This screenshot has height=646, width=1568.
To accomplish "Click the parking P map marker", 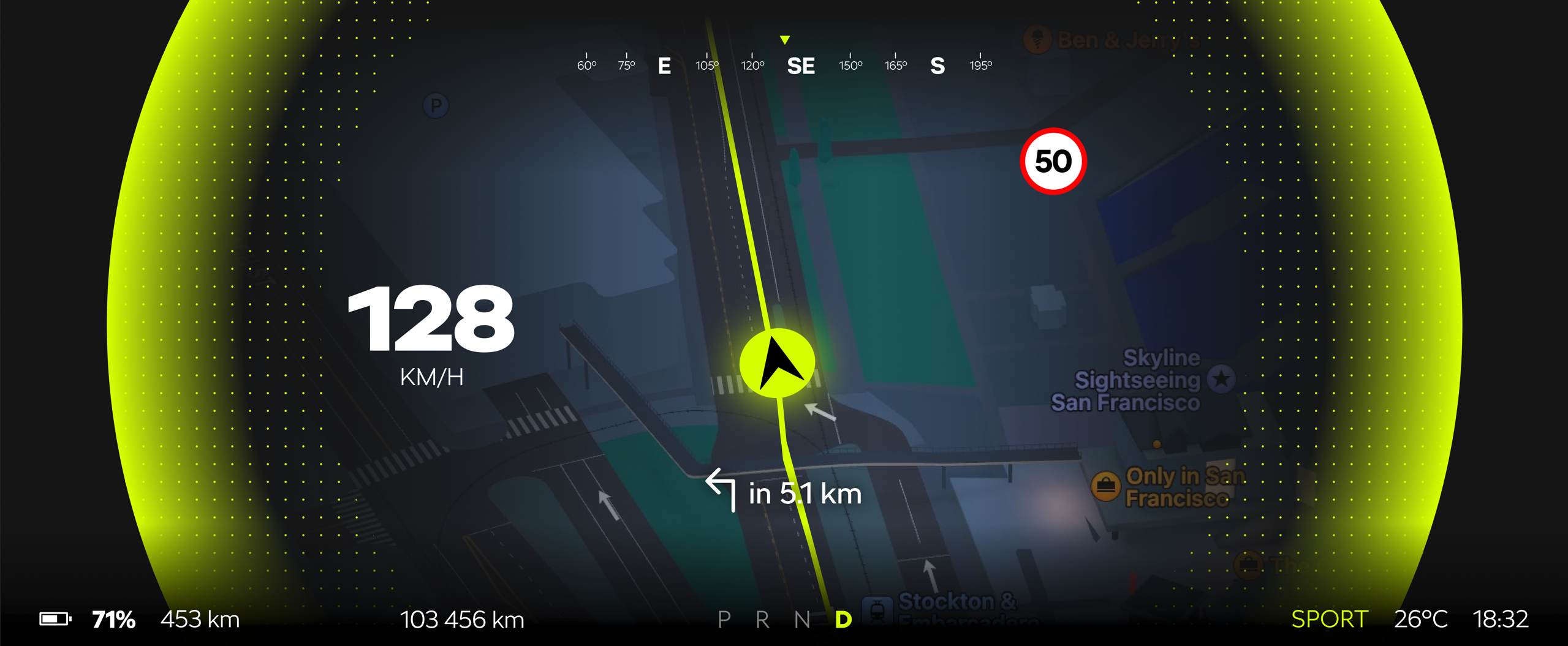I will 436,106.
